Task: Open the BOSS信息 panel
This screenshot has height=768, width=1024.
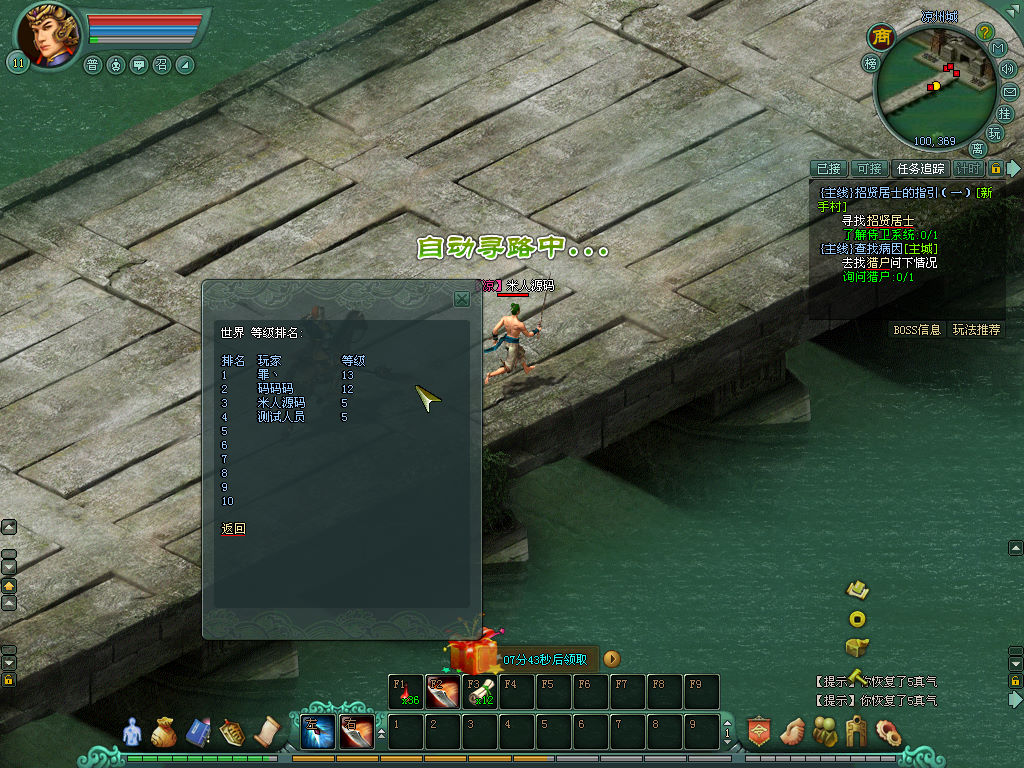Action: coord(917,329)
